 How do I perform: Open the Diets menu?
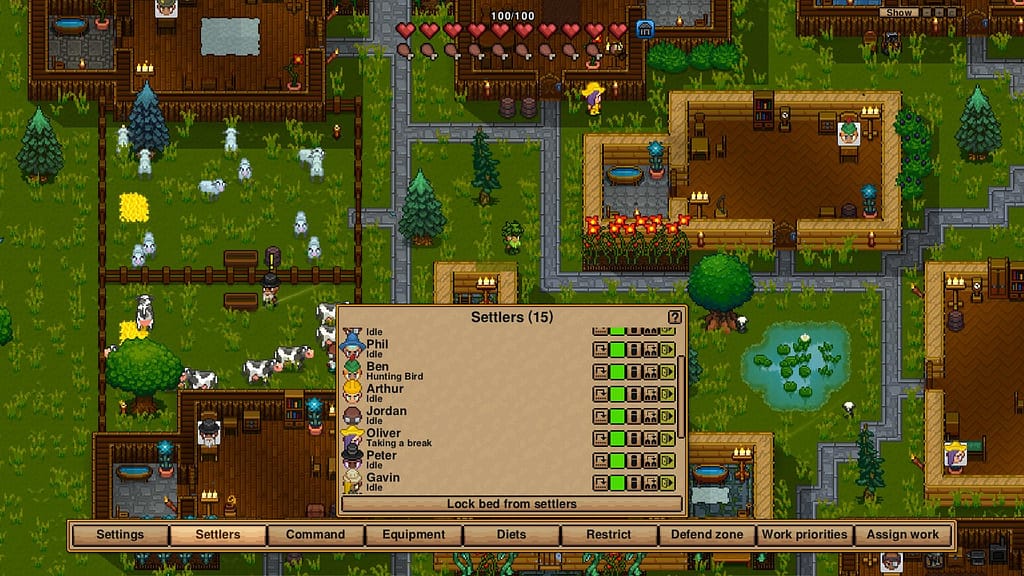click(x=511, y=534)
